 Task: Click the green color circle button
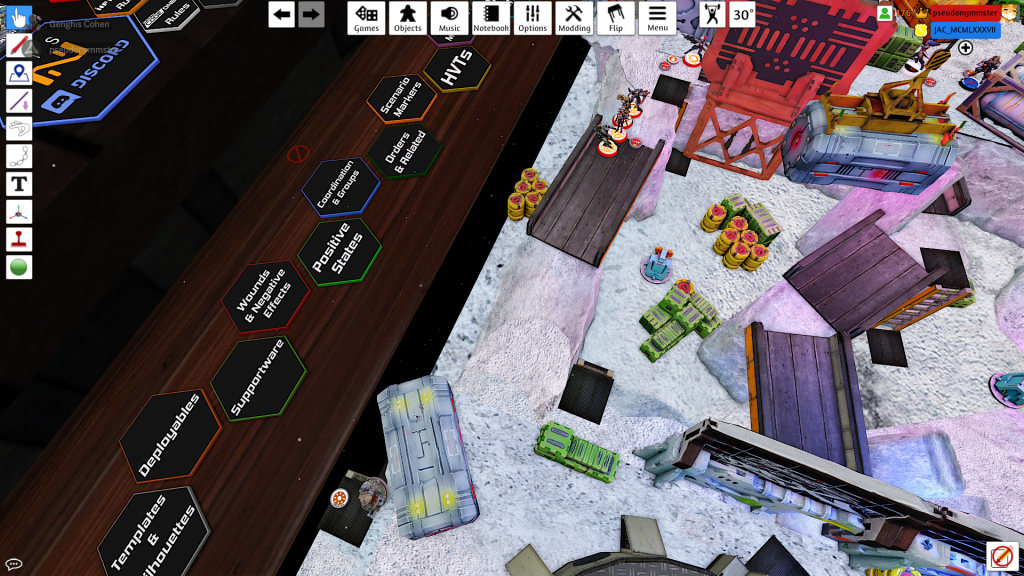coord(19,267)
